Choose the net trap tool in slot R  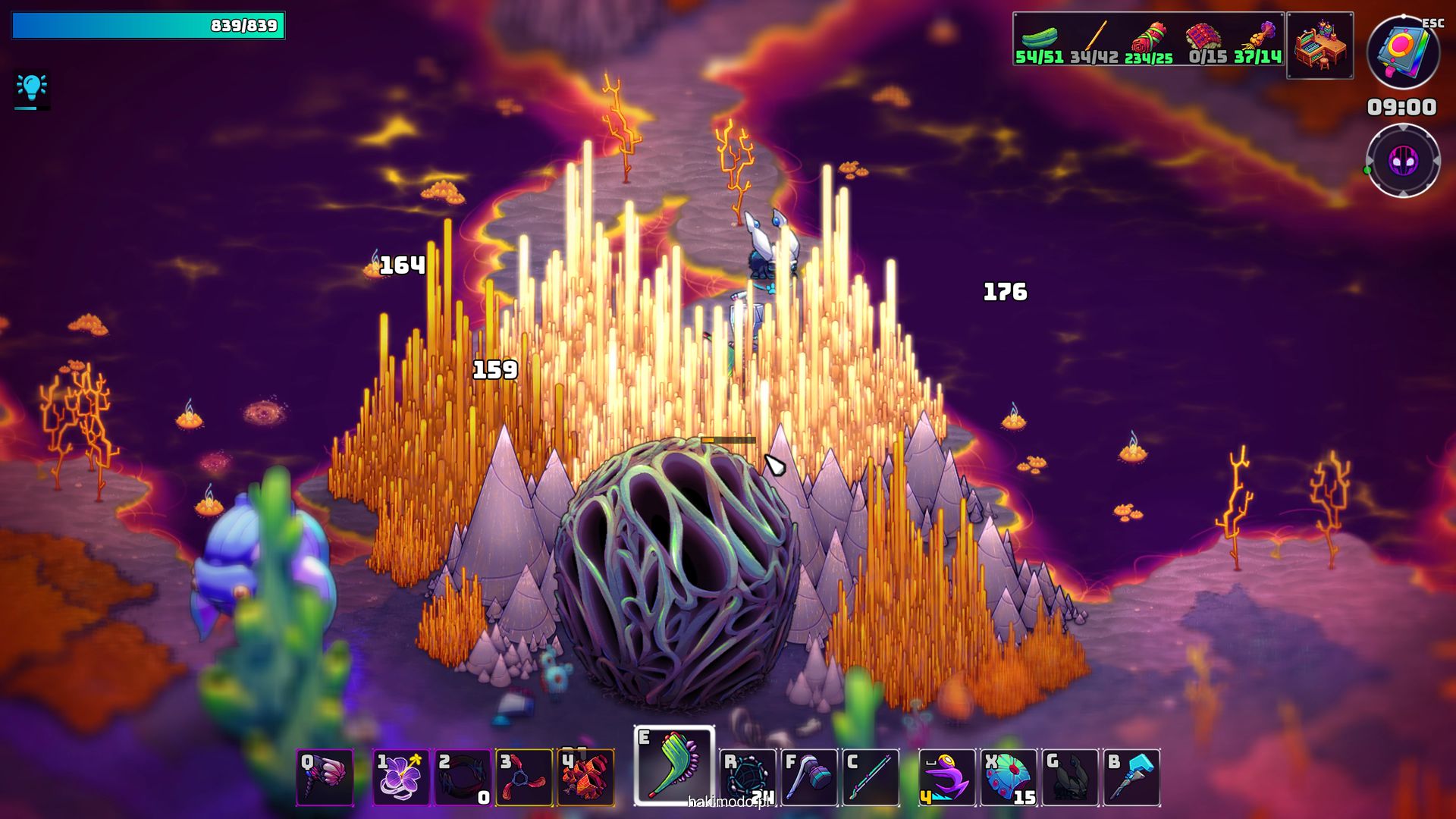click(748, 777)
